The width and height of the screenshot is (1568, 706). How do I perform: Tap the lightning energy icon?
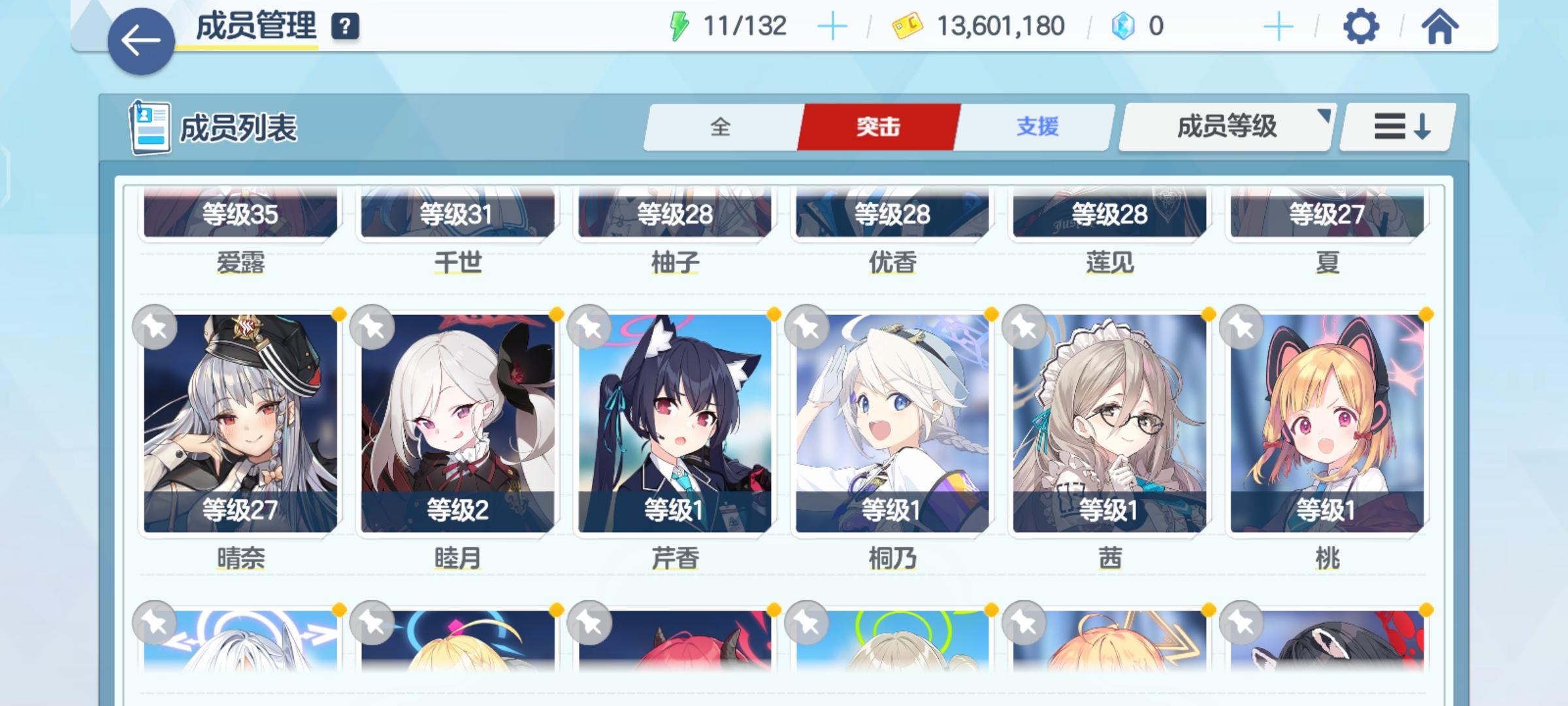[680, 24]
